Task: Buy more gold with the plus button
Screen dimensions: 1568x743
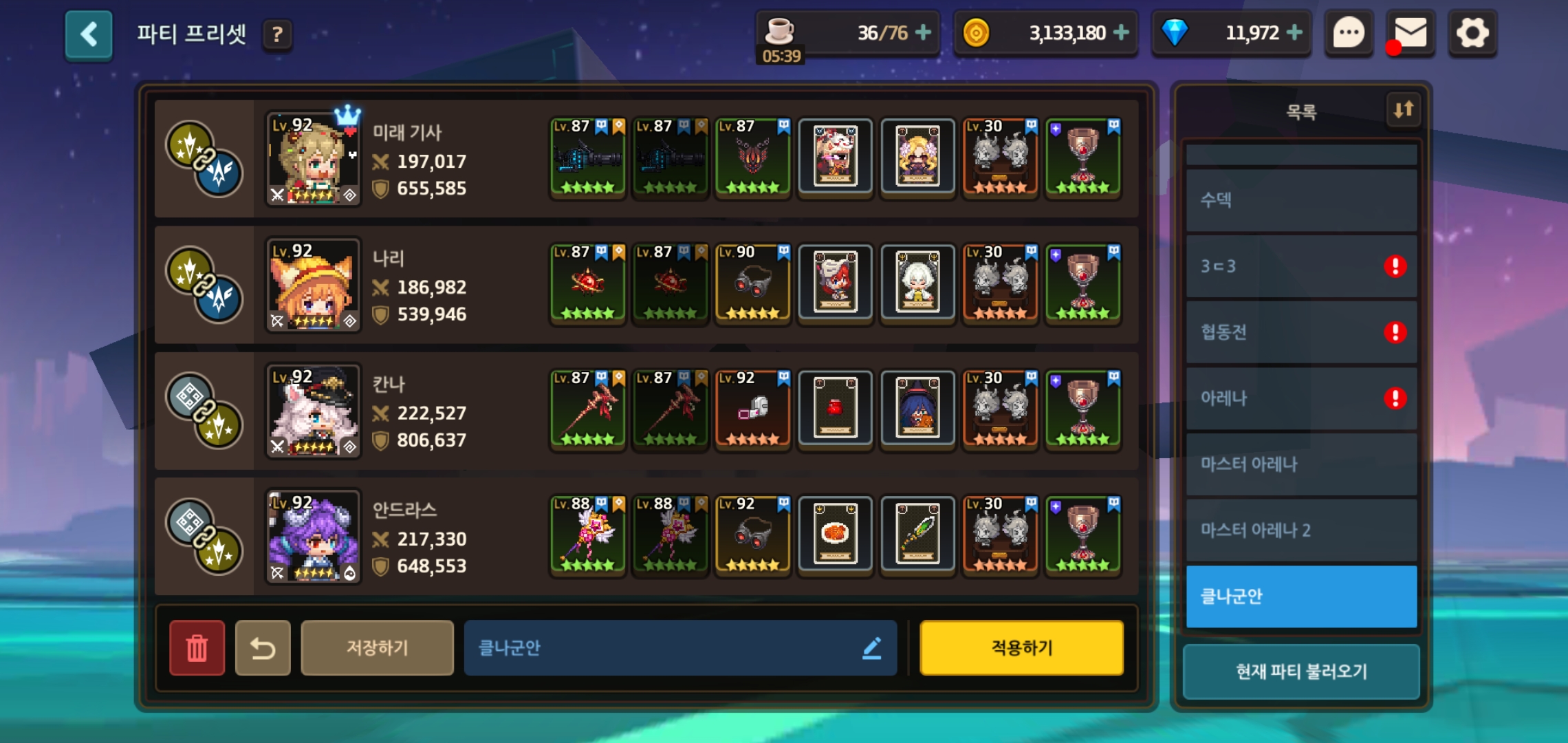Action: 1121,32
